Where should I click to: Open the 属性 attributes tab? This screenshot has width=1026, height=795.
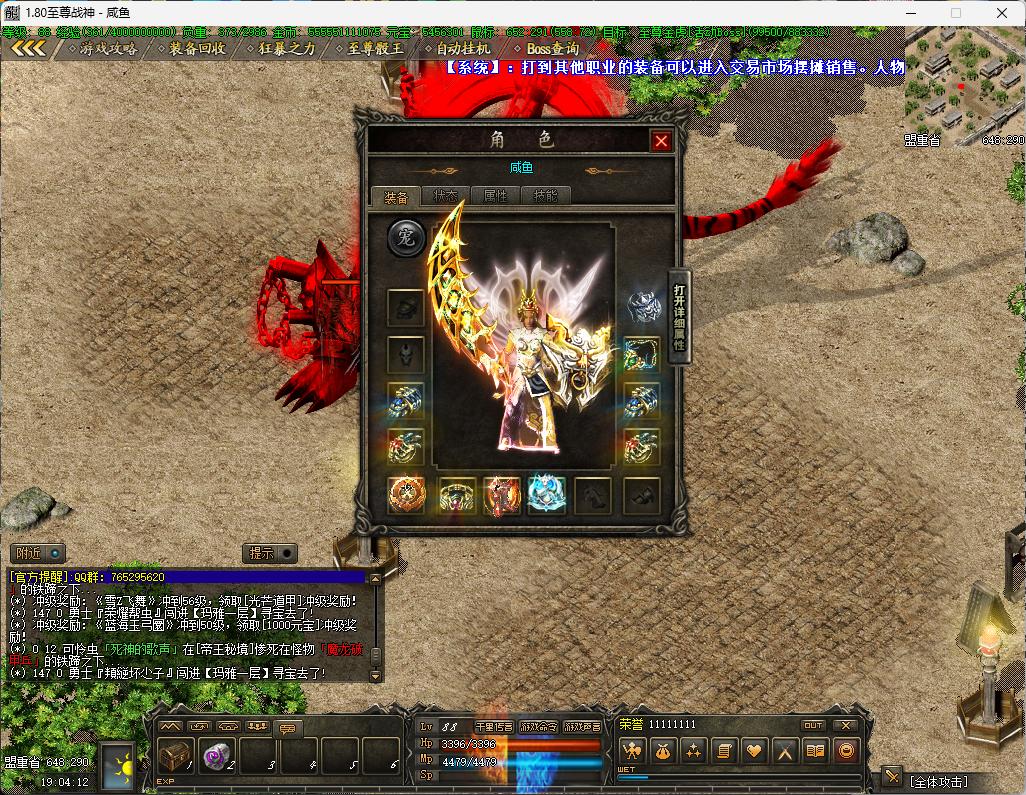click(495, 196)
